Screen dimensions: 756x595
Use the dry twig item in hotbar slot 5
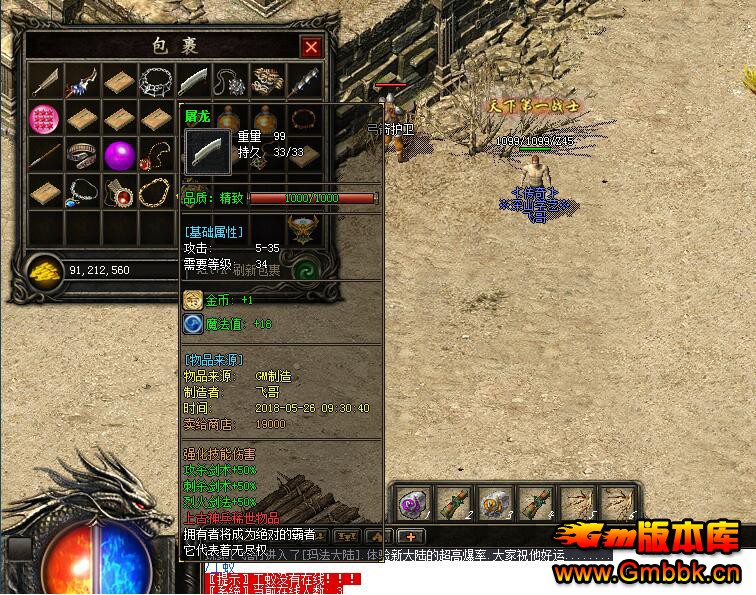point(576,503)
